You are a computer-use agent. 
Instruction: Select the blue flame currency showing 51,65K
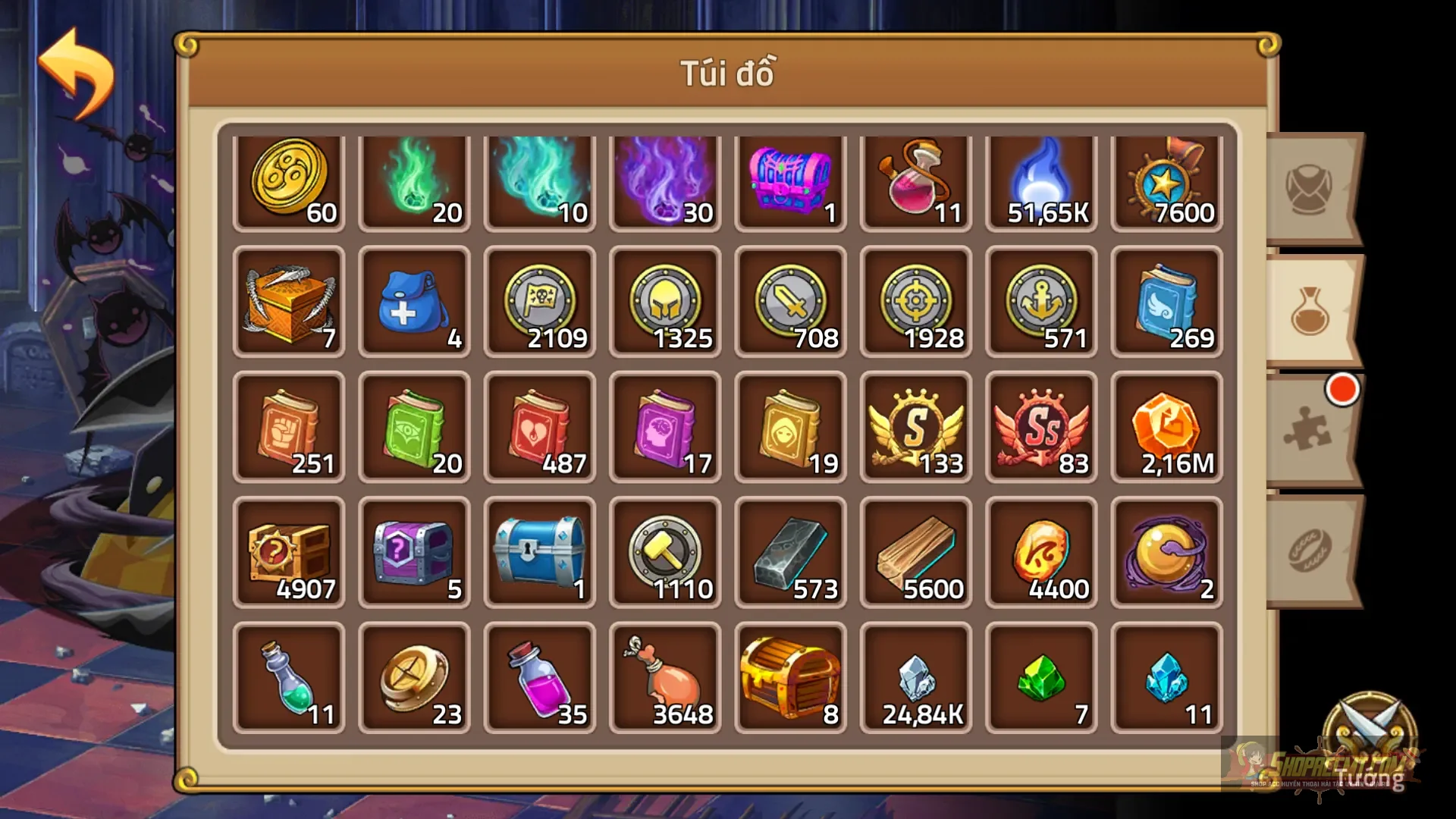coord(1040,180)
